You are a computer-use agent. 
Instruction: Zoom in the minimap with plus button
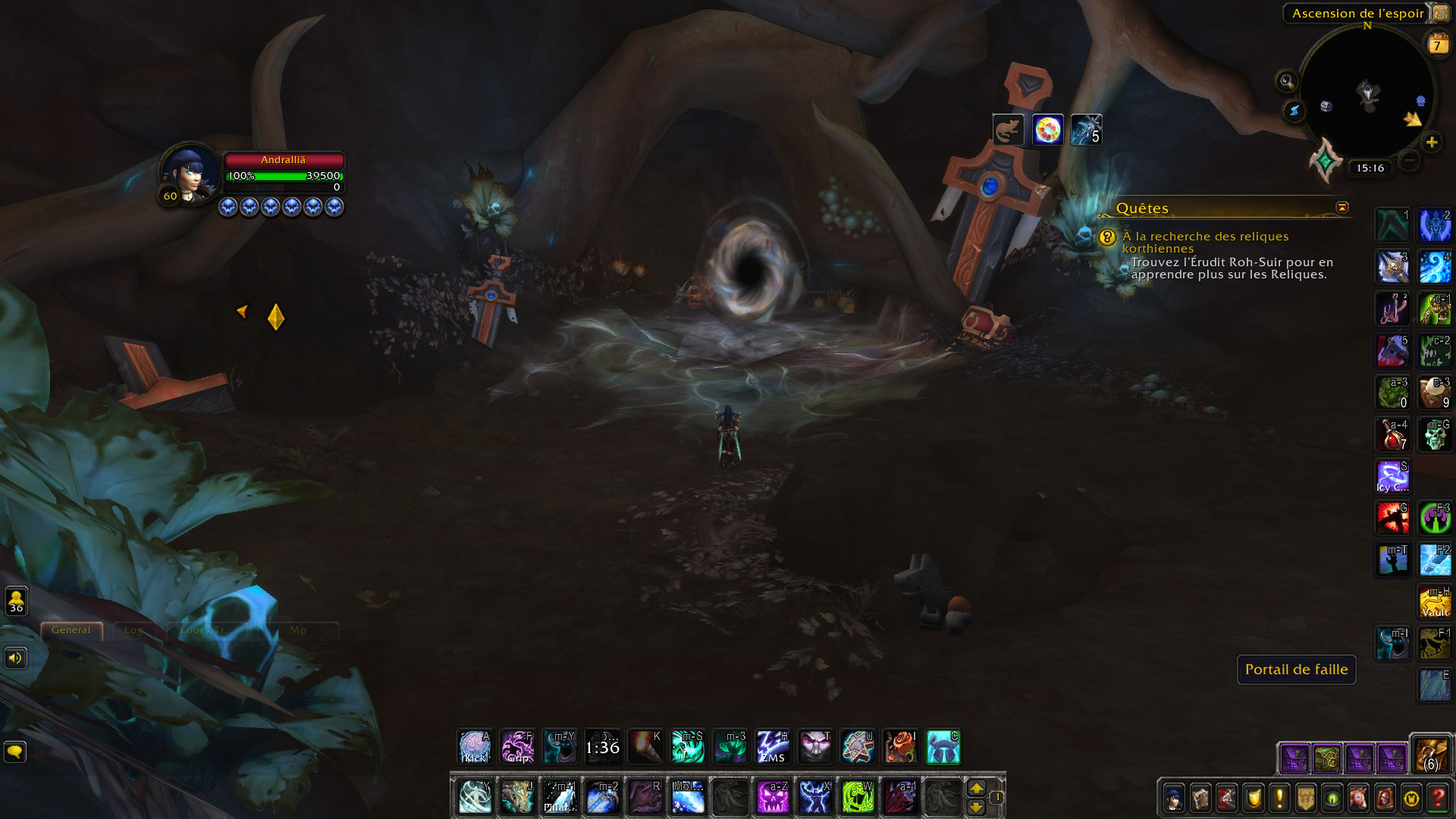click(x=1431, y=142)
